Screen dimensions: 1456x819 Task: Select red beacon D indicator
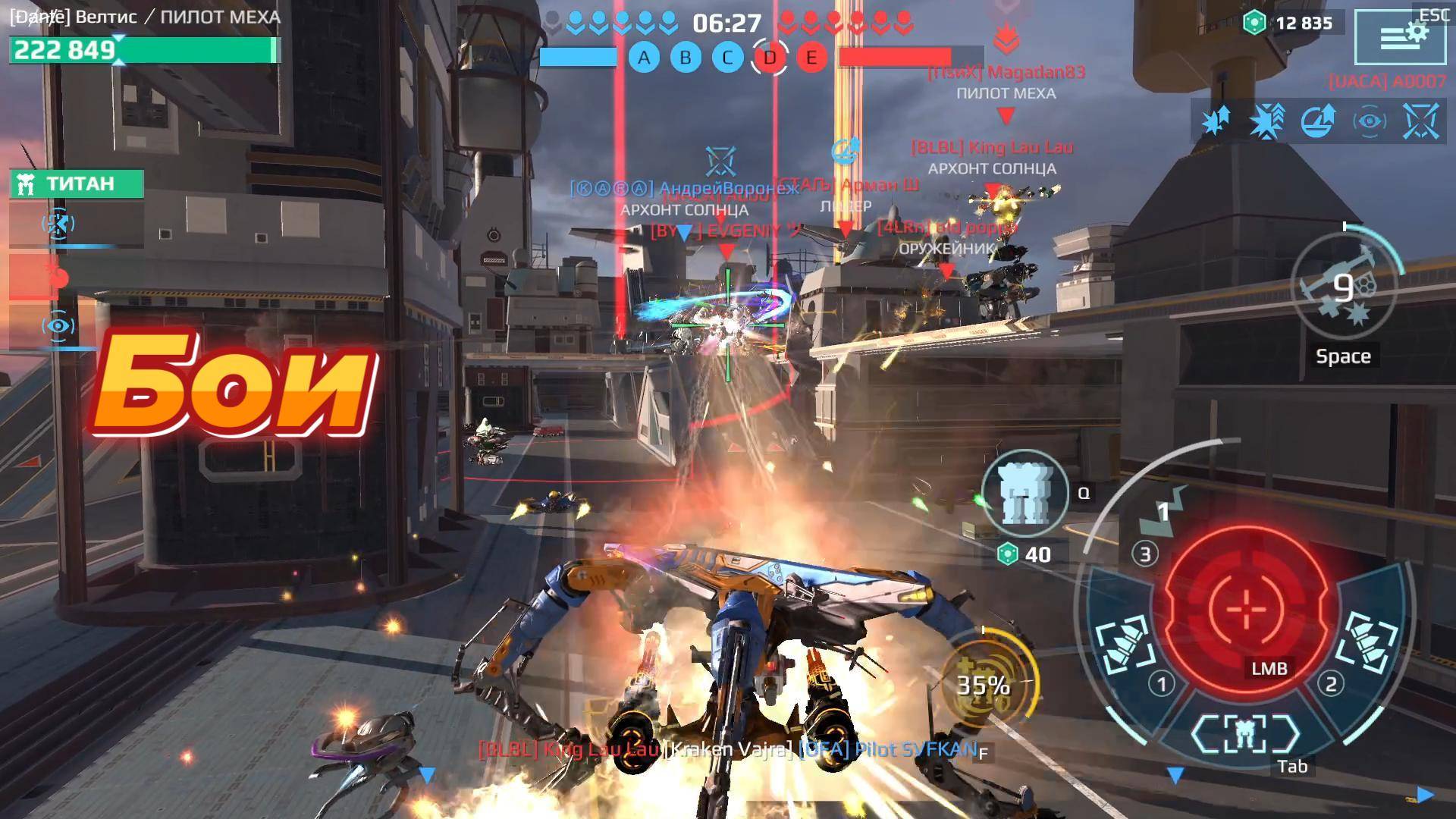coord(770,58)
